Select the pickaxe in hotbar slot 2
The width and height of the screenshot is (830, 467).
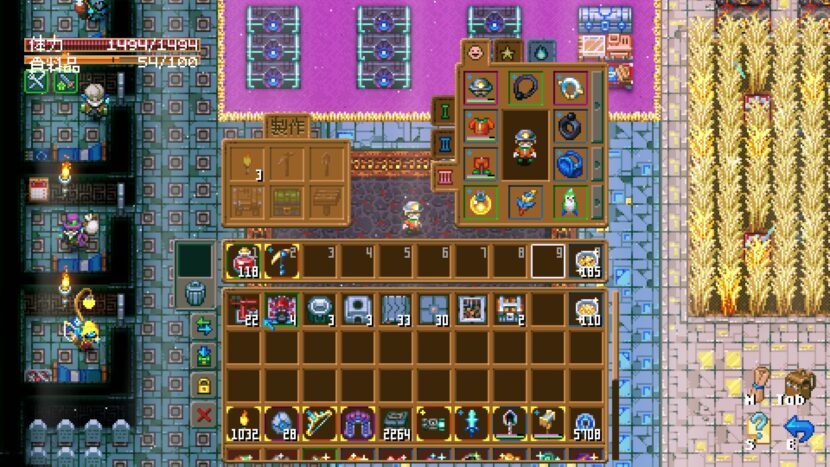click(282, 260)
